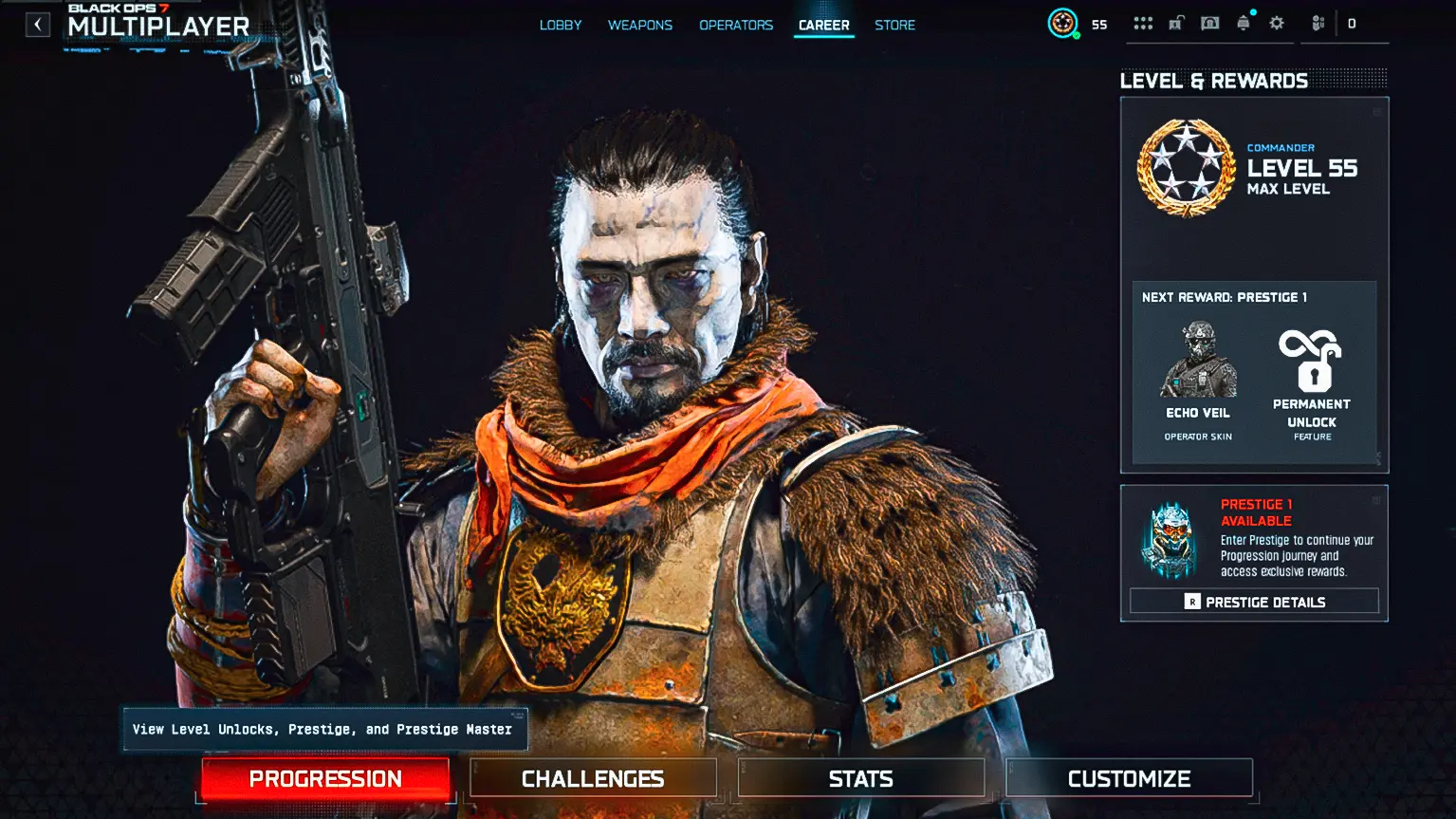The image size is (1456, 819).
Task: Switch to the CAREER tab
Action: click(x=823, y=25)
